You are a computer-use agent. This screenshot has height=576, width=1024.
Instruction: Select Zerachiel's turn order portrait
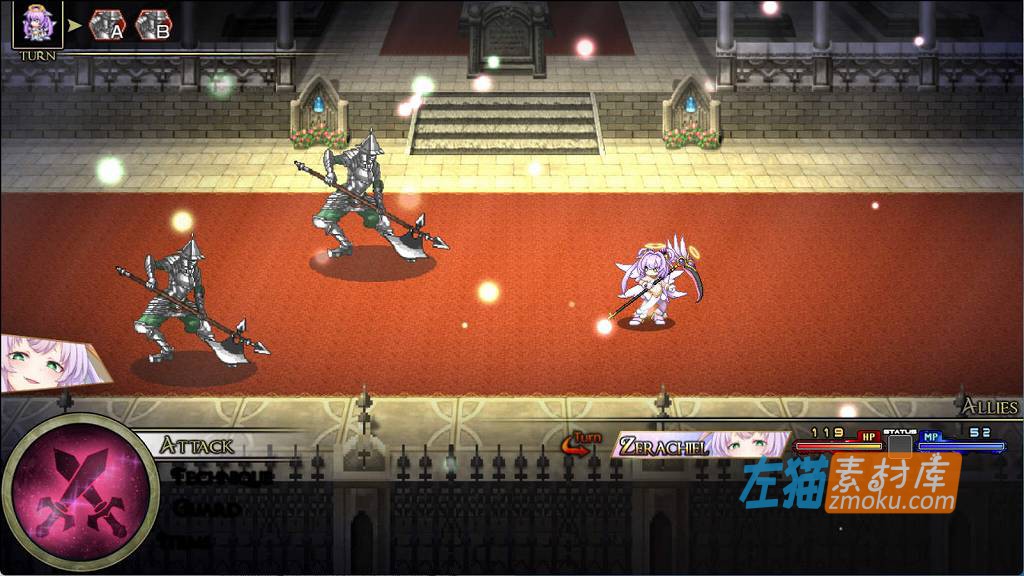pyautogui.click(x=37, y=24)
